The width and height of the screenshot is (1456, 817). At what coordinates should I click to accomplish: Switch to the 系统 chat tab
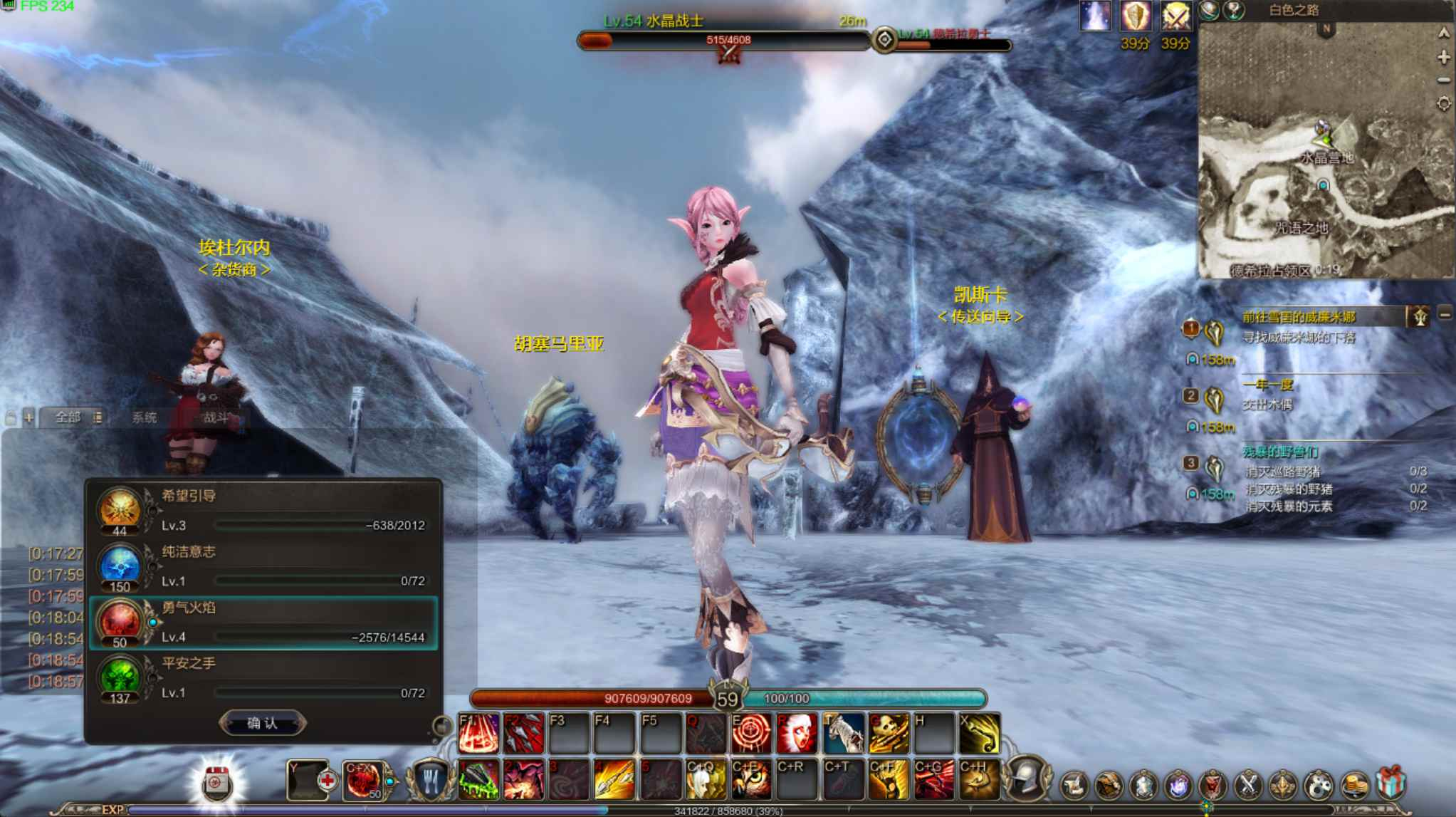pyautogui.click(x=145, y=417)
